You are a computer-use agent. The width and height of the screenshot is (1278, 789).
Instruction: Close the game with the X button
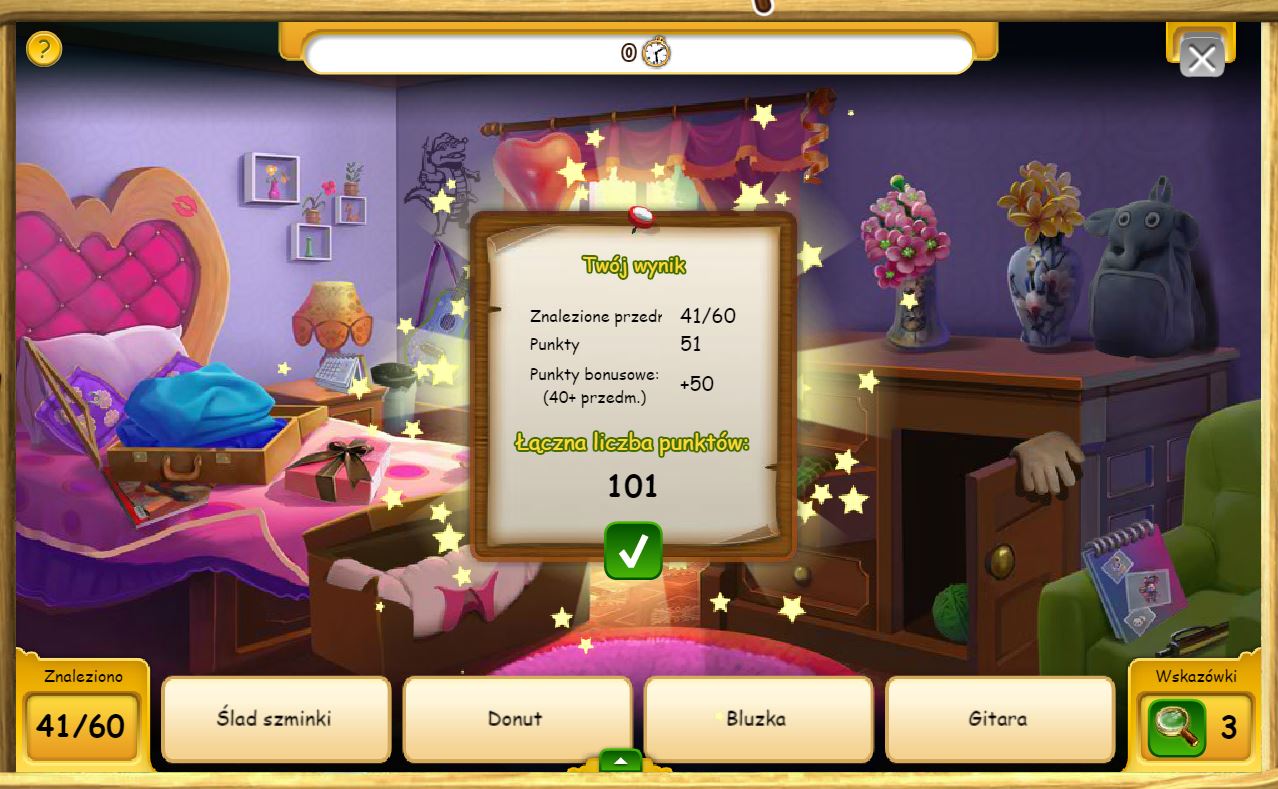point(1201,58)
